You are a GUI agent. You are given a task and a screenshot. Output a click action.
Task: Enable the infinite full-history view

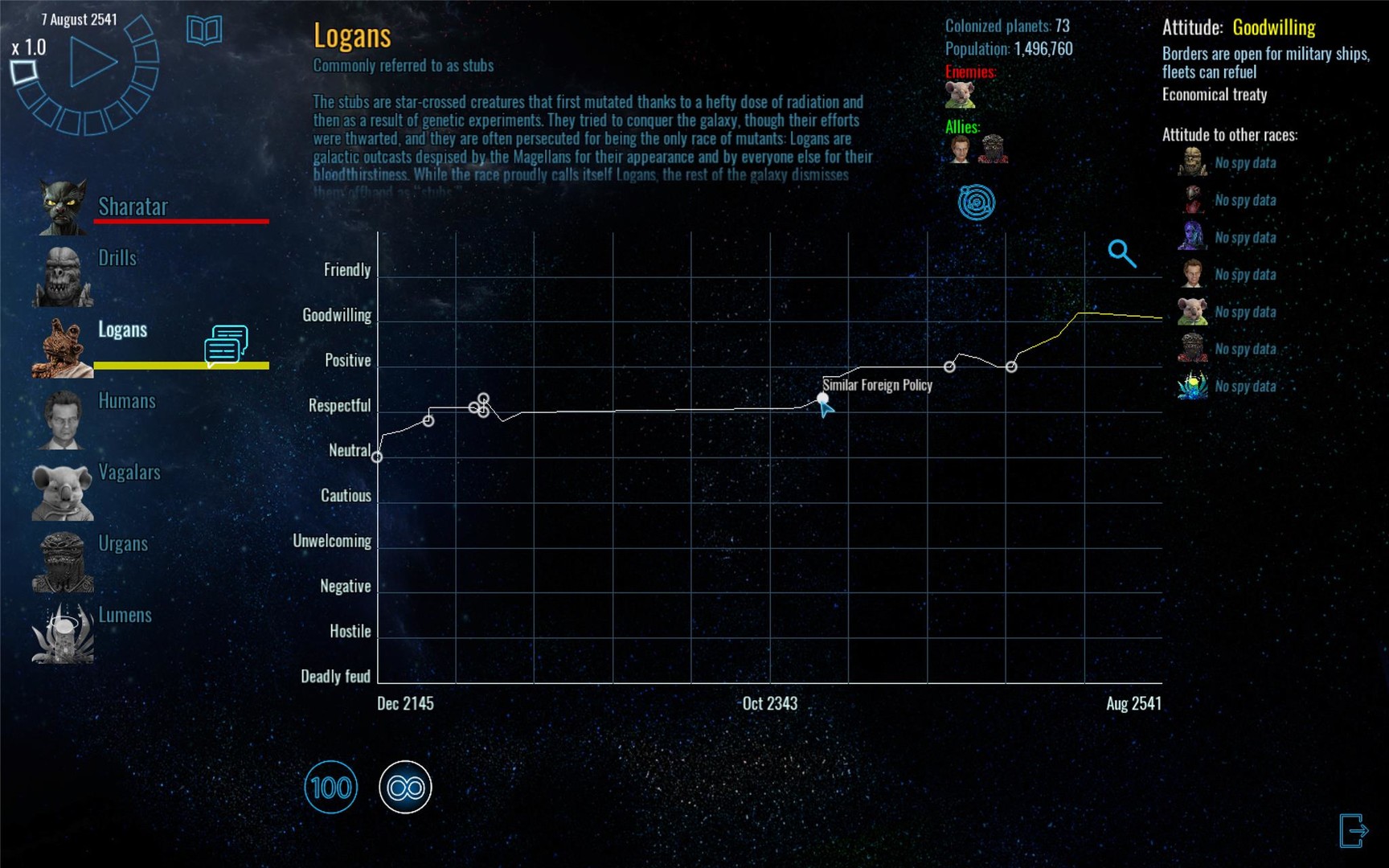pyautogui.click(x=405, y=787)
